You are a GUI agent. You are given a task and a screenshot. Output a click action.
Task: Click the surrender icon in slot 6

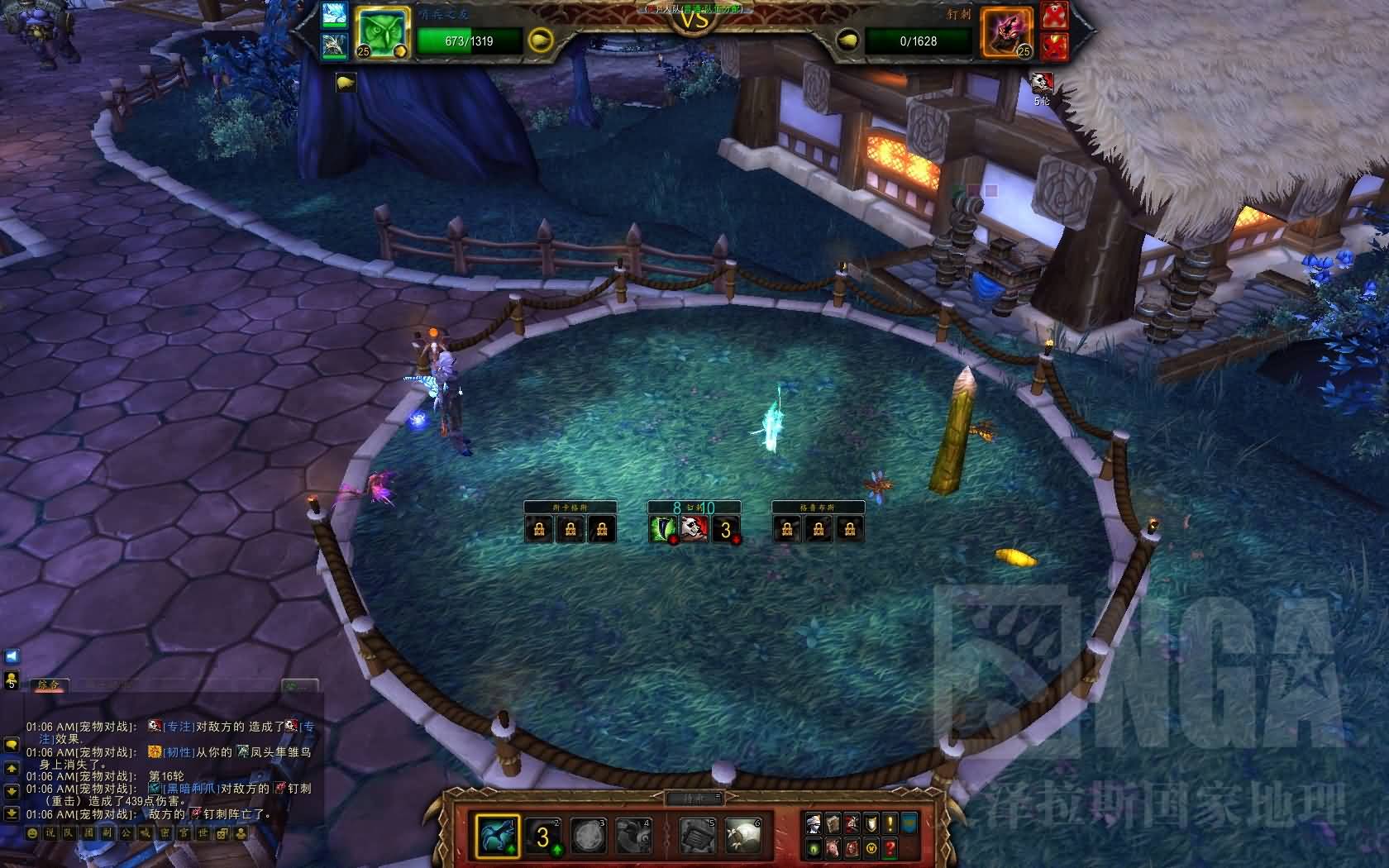pyautogui.click(x=741, y=835)
